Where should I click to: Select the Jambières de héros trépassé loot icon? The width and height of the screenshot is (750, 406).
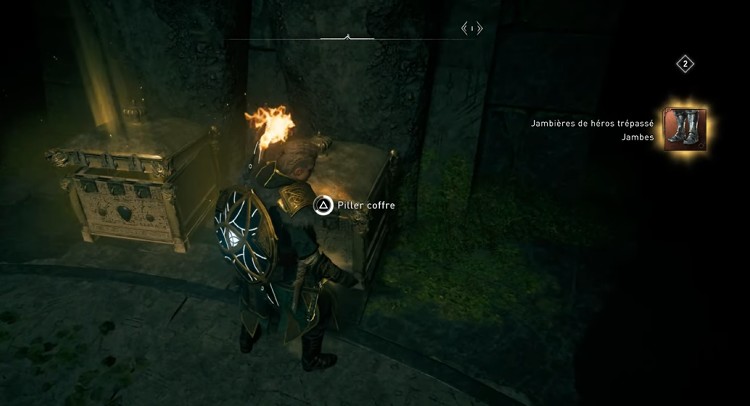685,129
